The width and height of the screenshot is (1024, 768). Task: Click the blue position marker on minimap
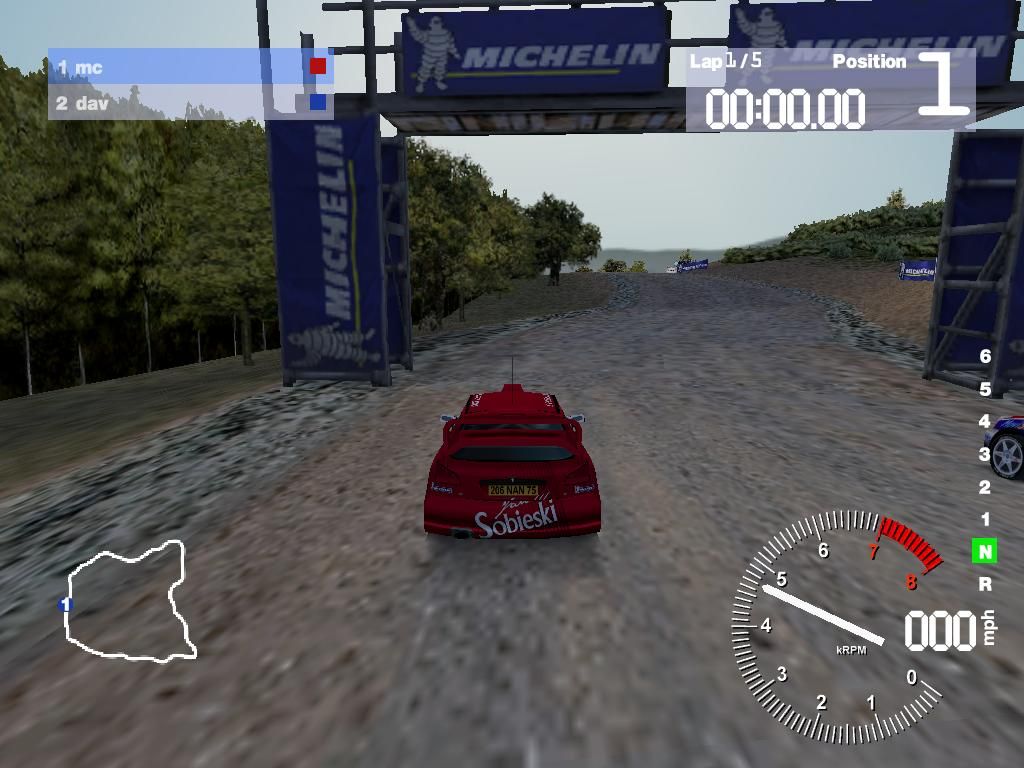66,604
